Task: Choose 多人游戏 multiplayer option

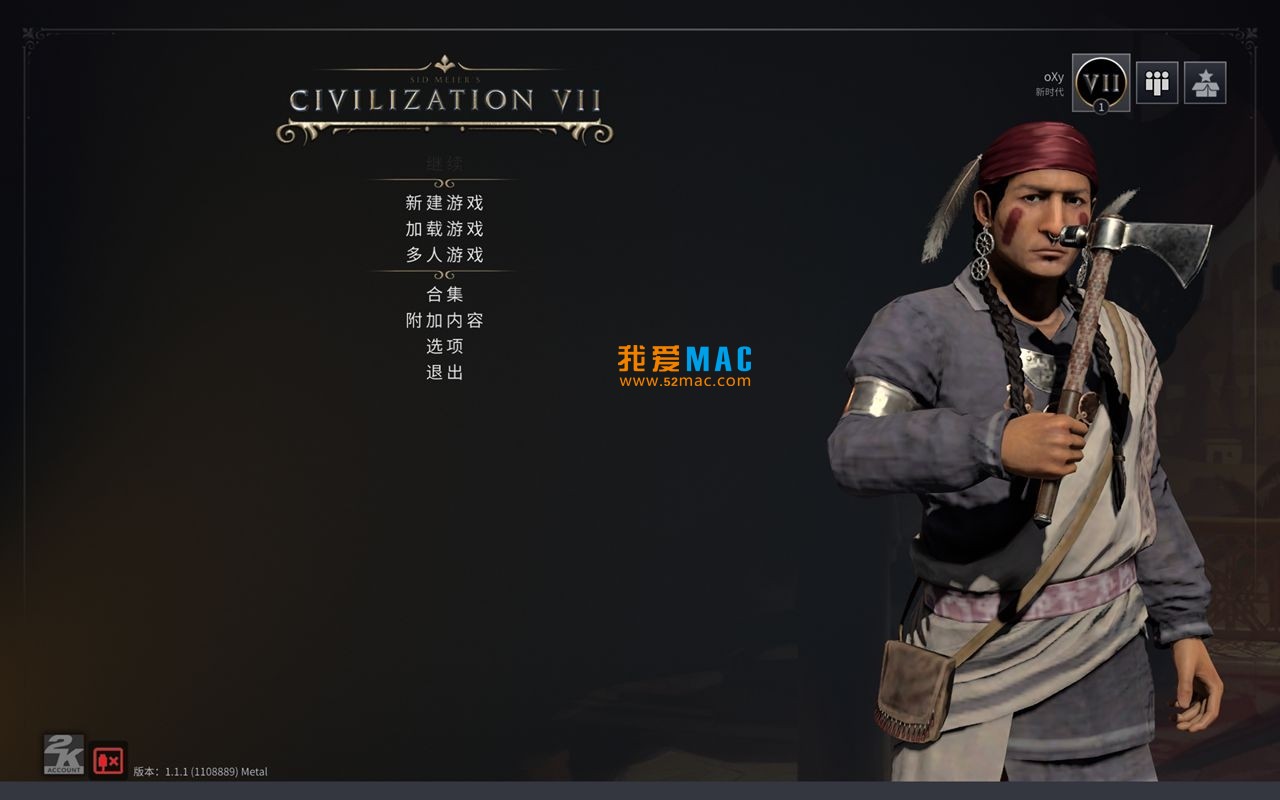Action: pos(444,255)
